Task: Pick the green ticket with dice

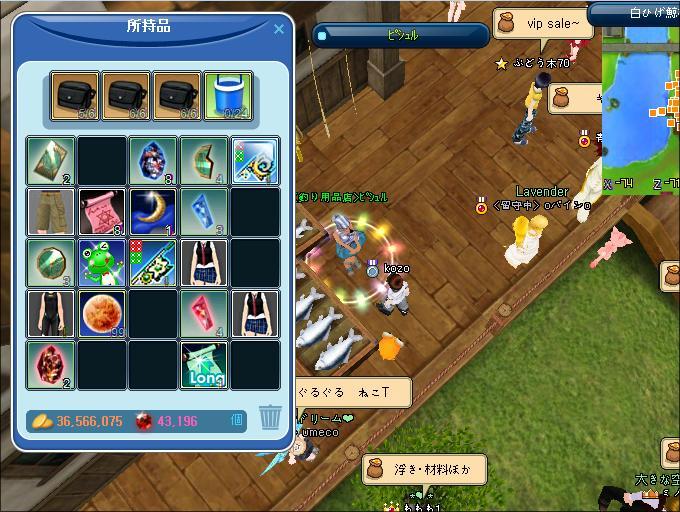Action: pos(153,264)
